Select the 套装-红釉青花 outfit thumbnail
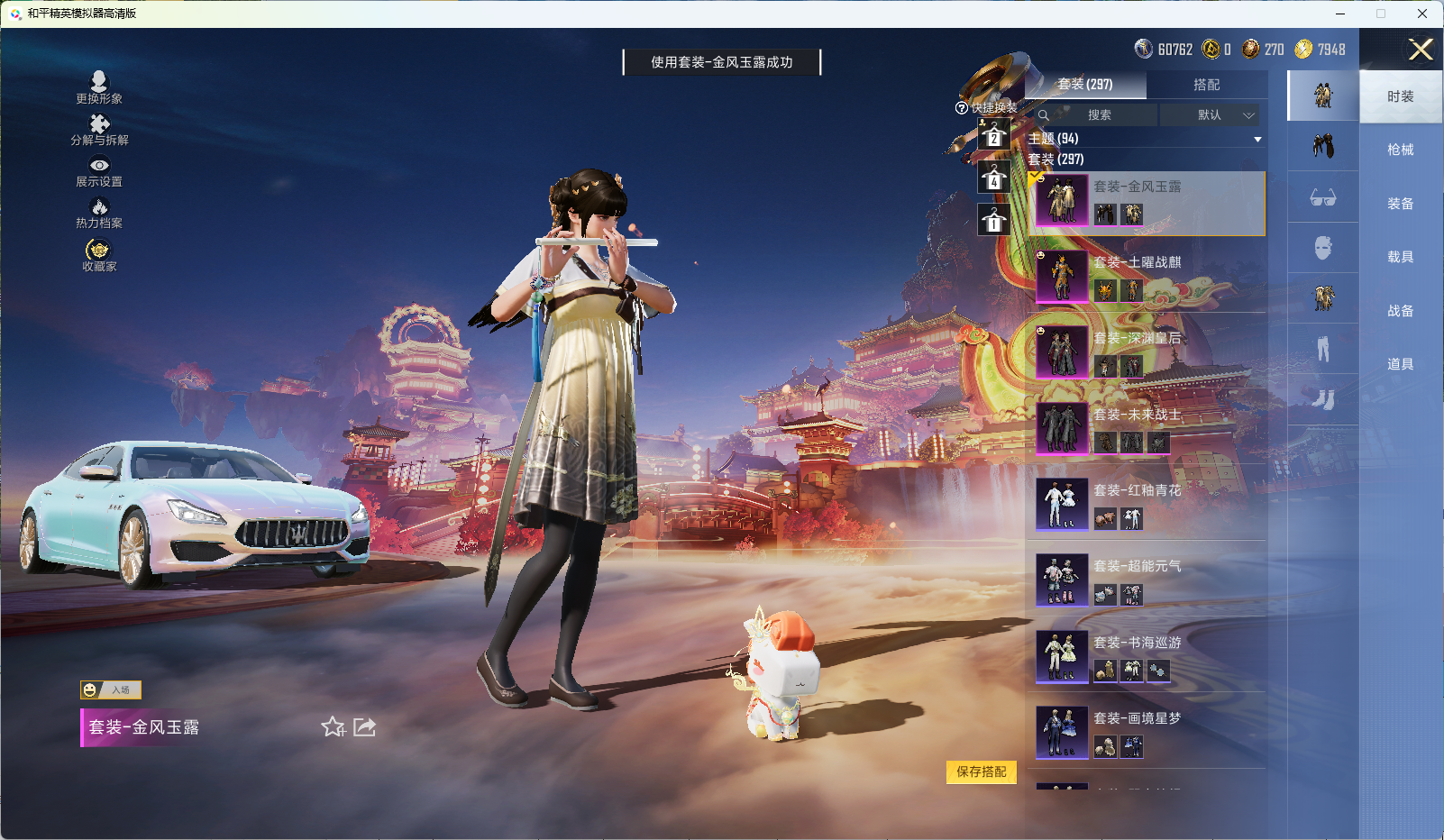The image size is (1444, 840). click(x=1062, y=504)
